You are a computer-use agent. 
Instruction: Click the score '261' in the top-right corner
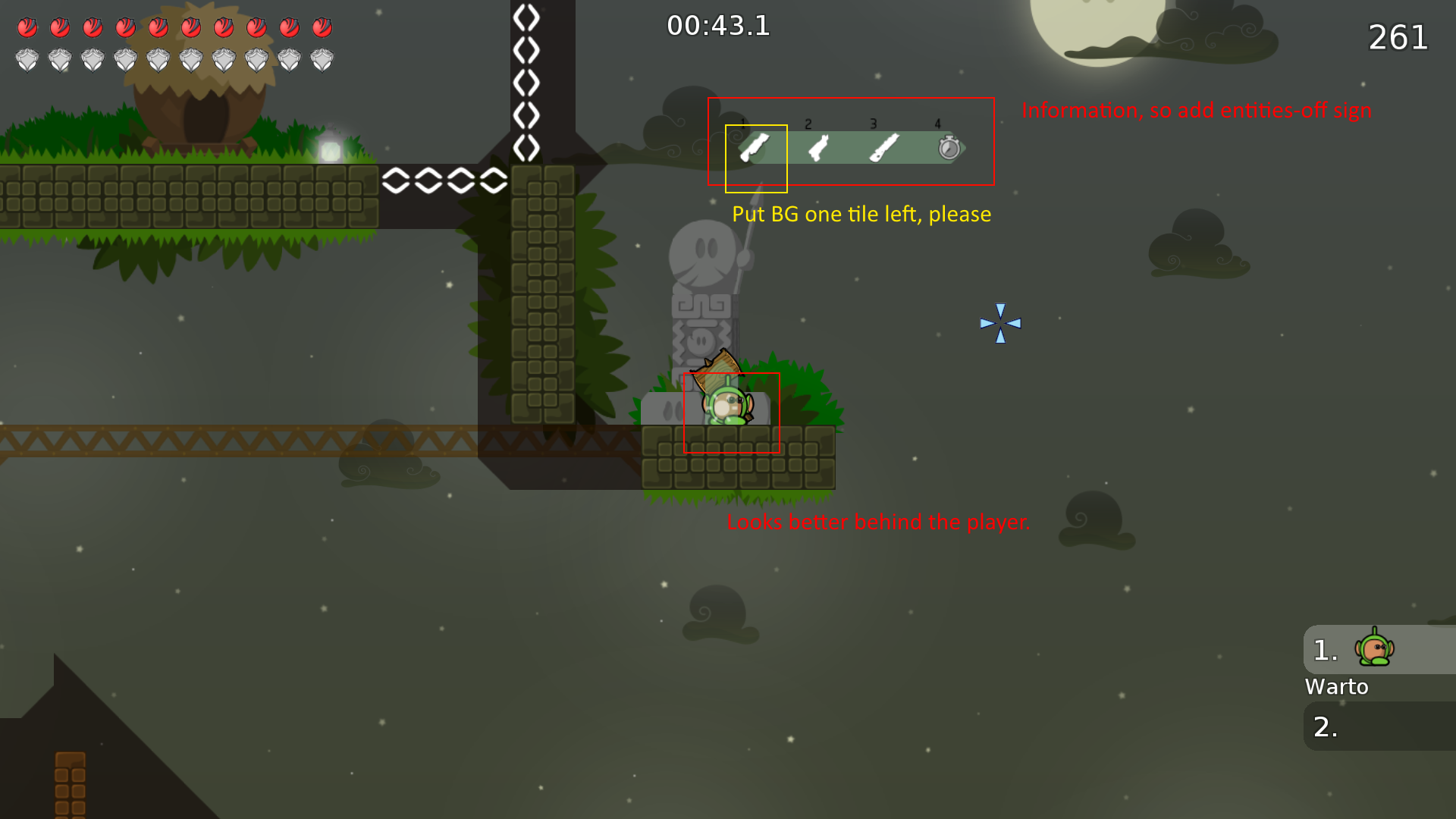[x=1397, y=38]
